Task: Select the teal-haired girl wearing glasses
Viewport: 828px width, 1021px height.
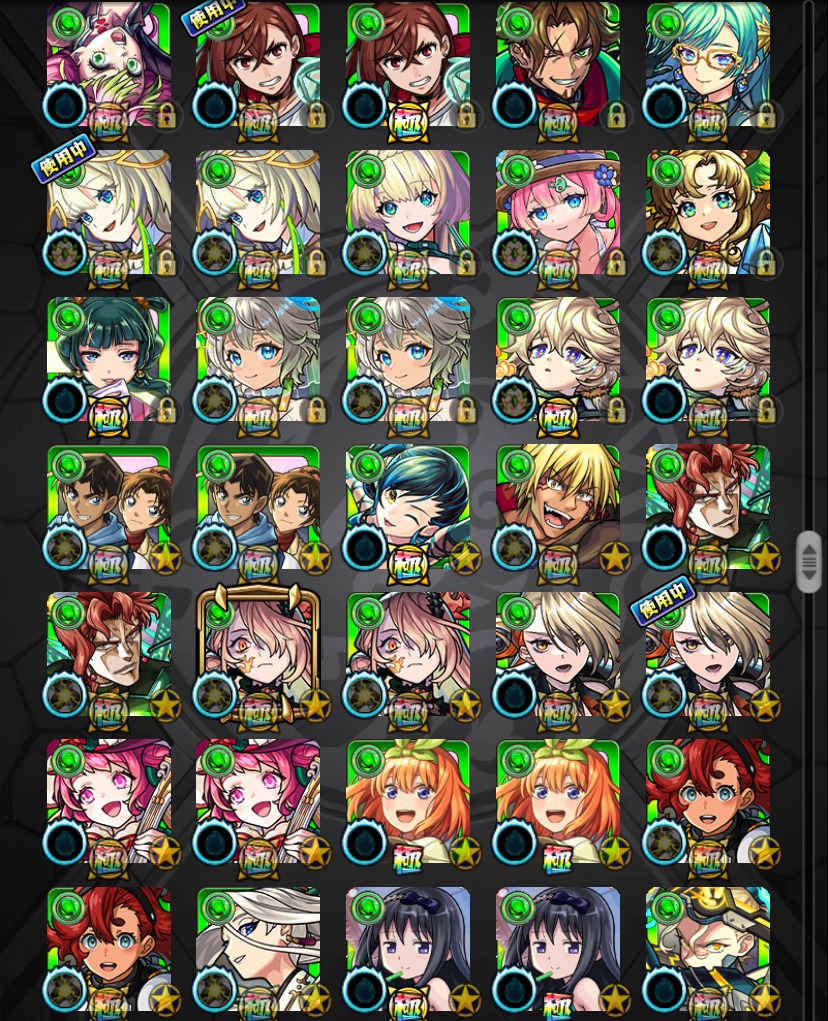Action: (x=708, y=65)
